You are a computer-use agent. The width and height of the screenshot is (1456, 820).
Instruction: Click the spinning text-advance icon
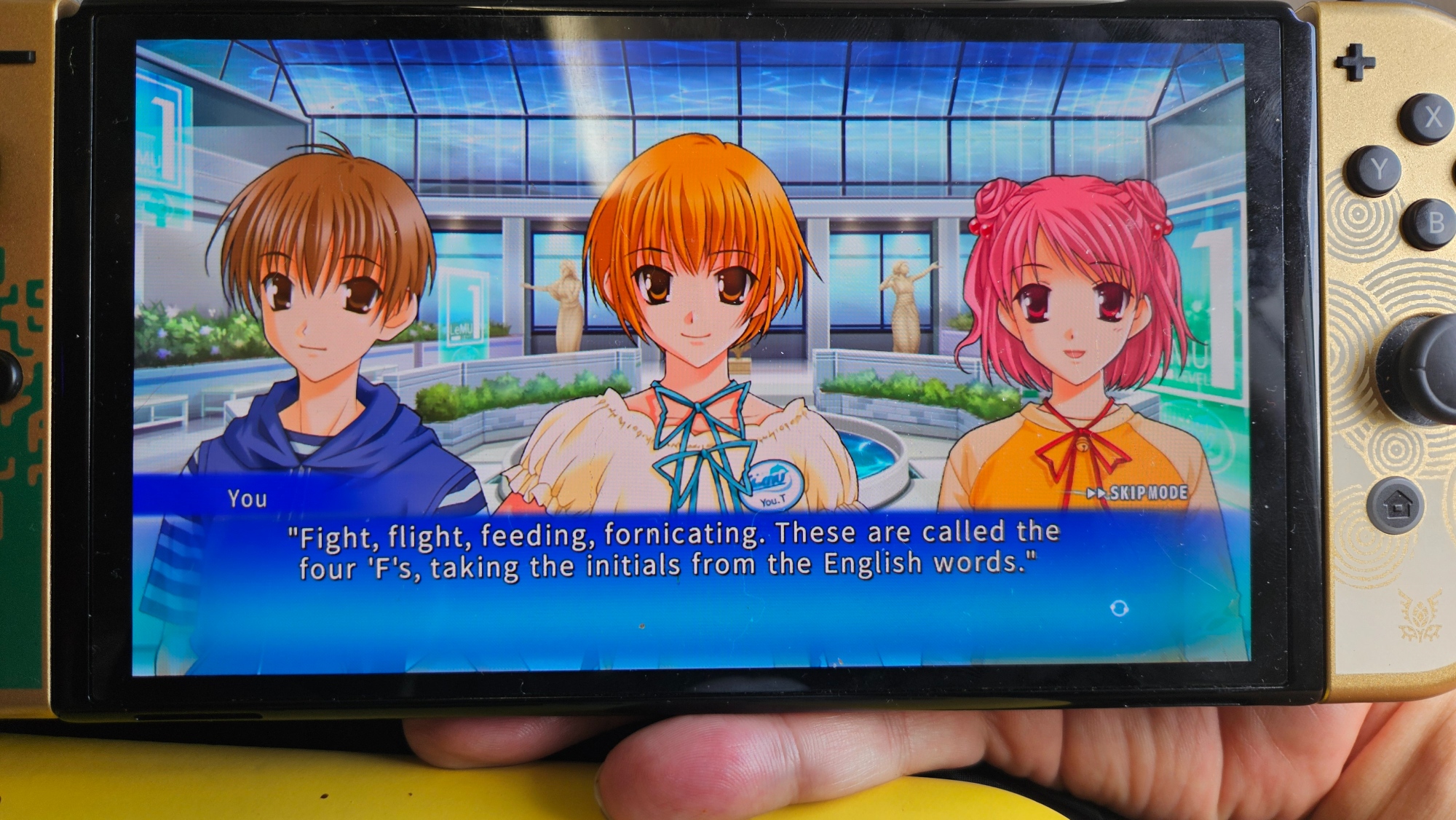click(1119, 608)
